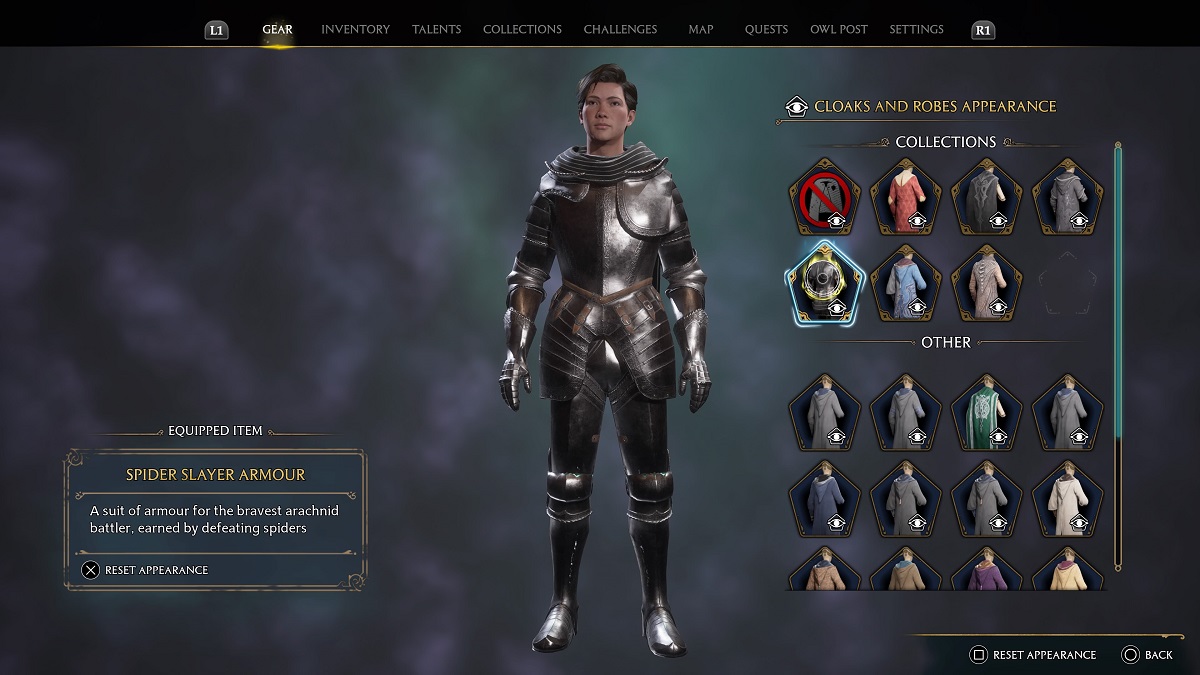Screen dimensions: 1200x675
Task: Choose the no-appearance crossed-out robe slot
Action: coord(824,196)
